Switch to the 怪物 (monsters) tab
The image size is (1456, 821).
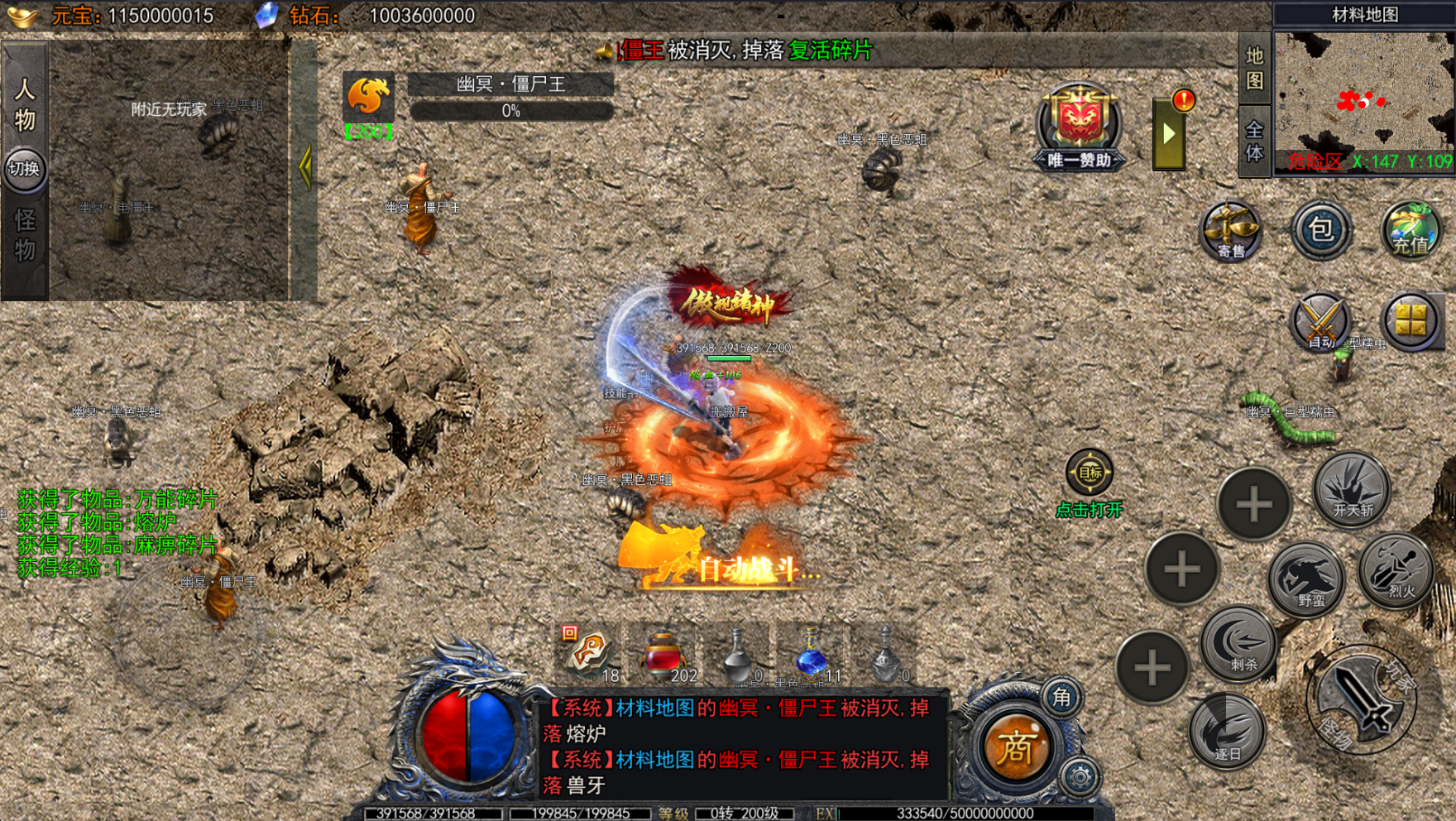pos(25,235)
